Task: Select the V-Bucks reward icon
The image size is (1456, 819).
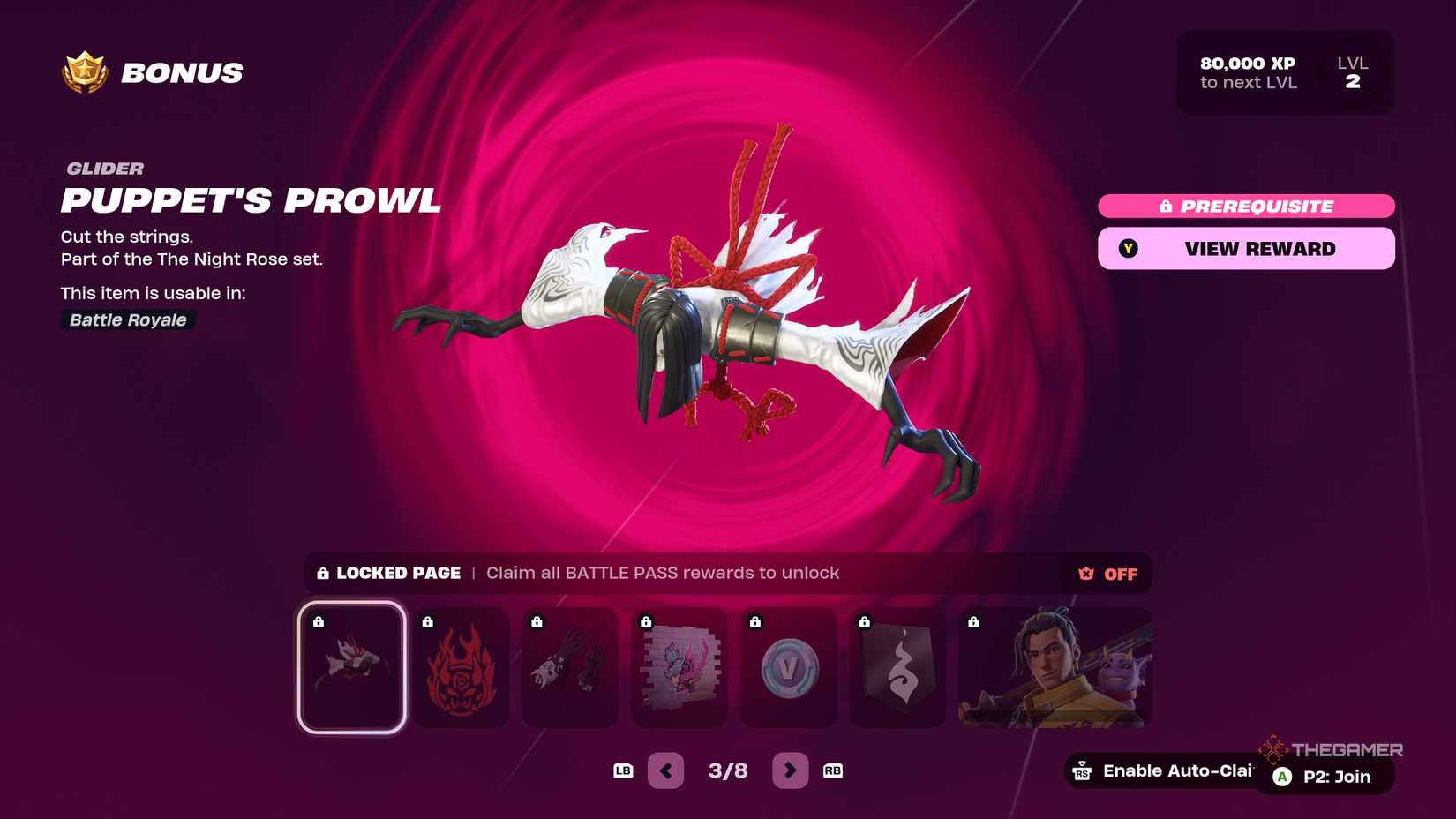Action: click(x=789, y=668)
